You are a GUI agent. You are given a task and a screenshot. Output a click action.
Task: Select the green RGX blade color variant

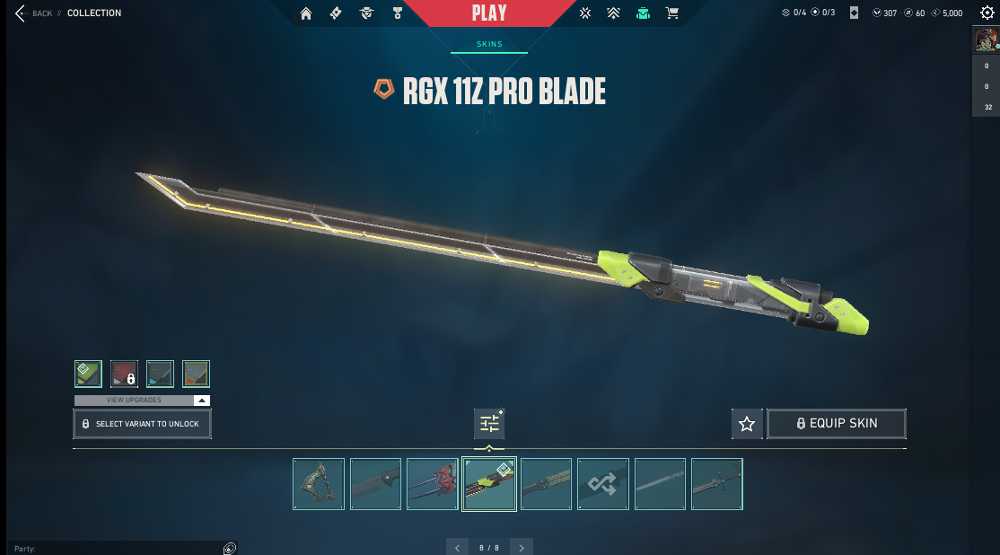88,374
